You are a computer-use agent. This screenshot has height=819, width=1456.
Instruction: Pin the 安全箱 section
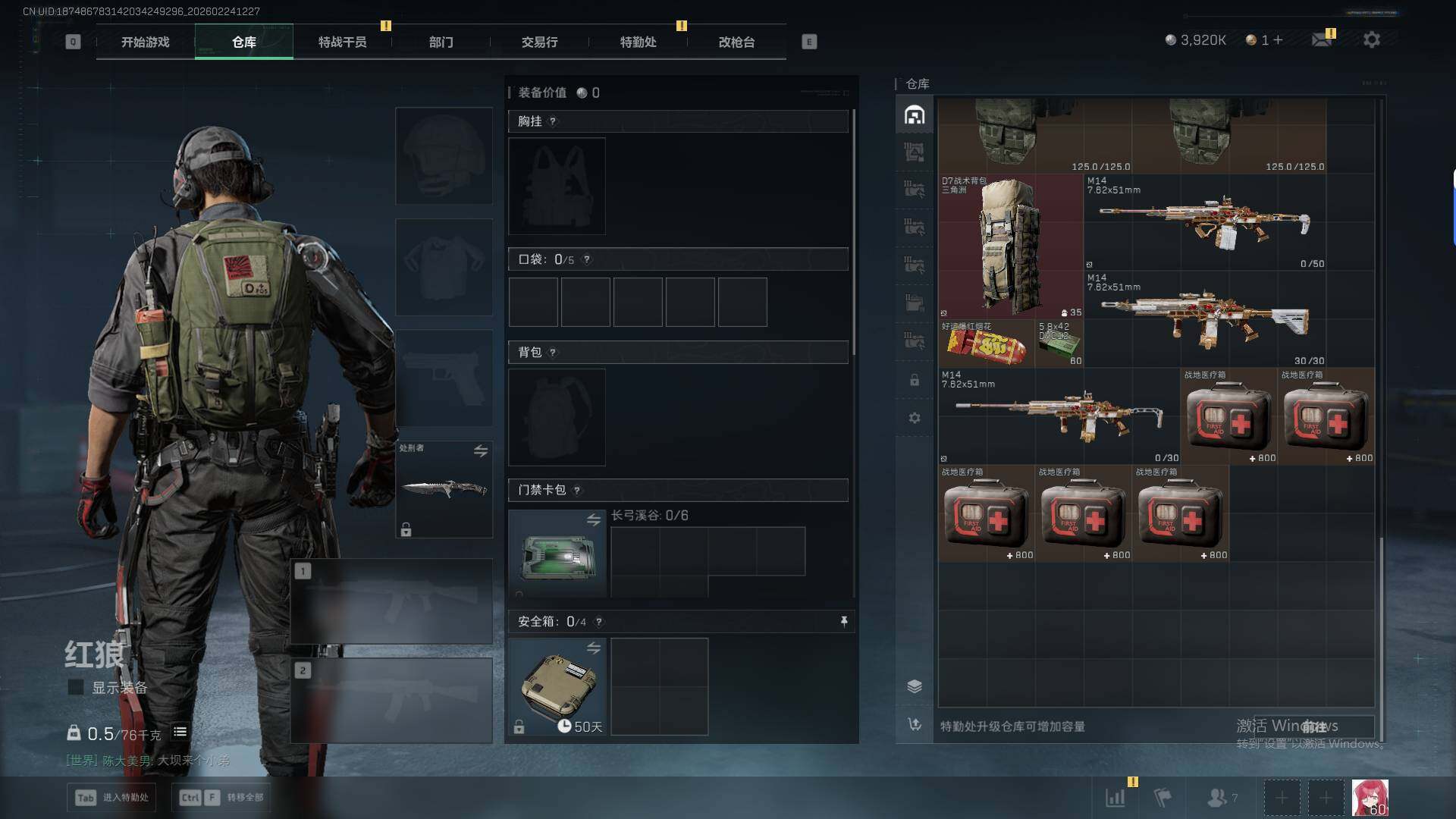(843, 622)
